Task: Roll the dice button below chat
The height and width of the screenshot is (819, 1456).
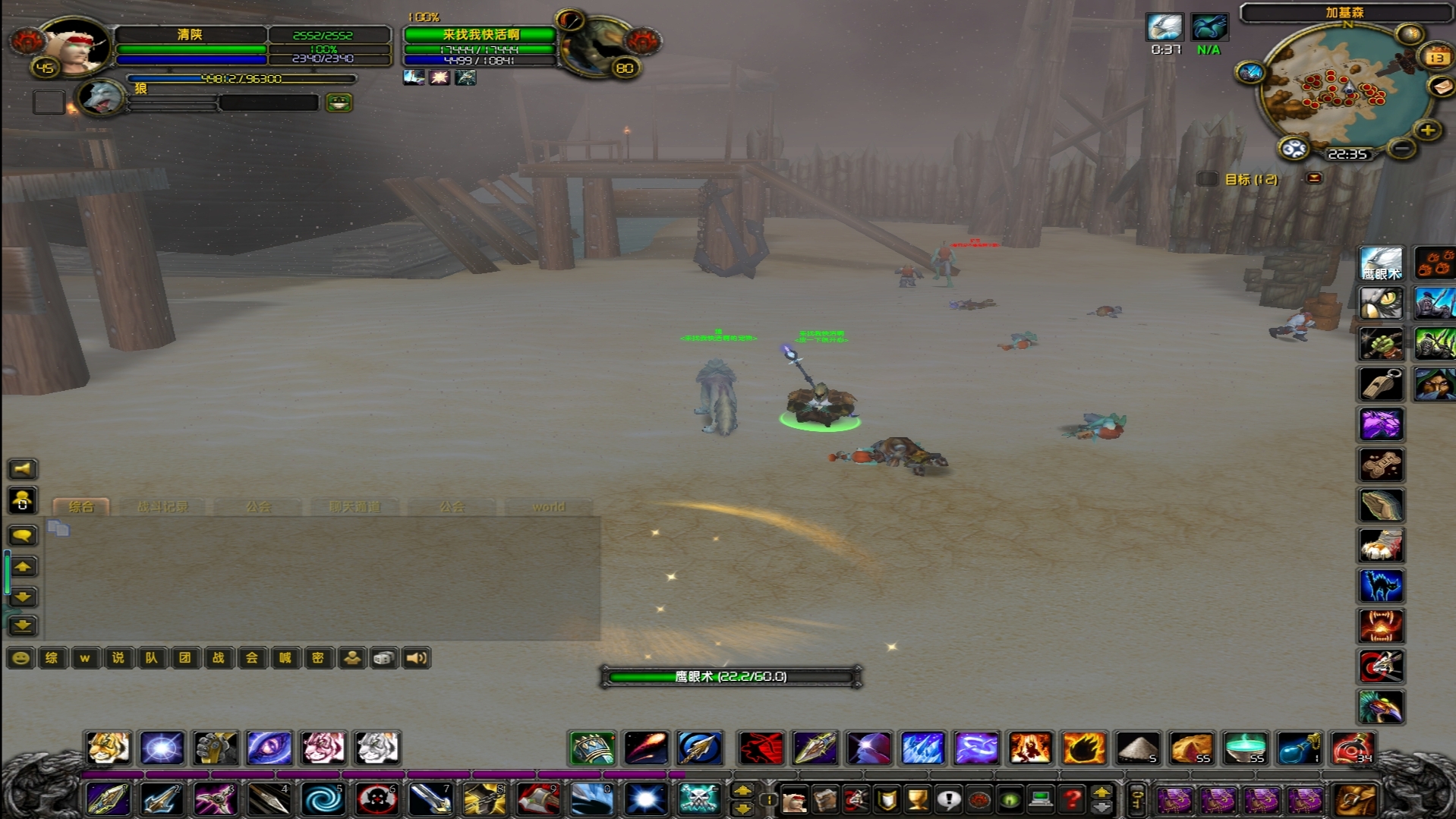Action: 383,658
